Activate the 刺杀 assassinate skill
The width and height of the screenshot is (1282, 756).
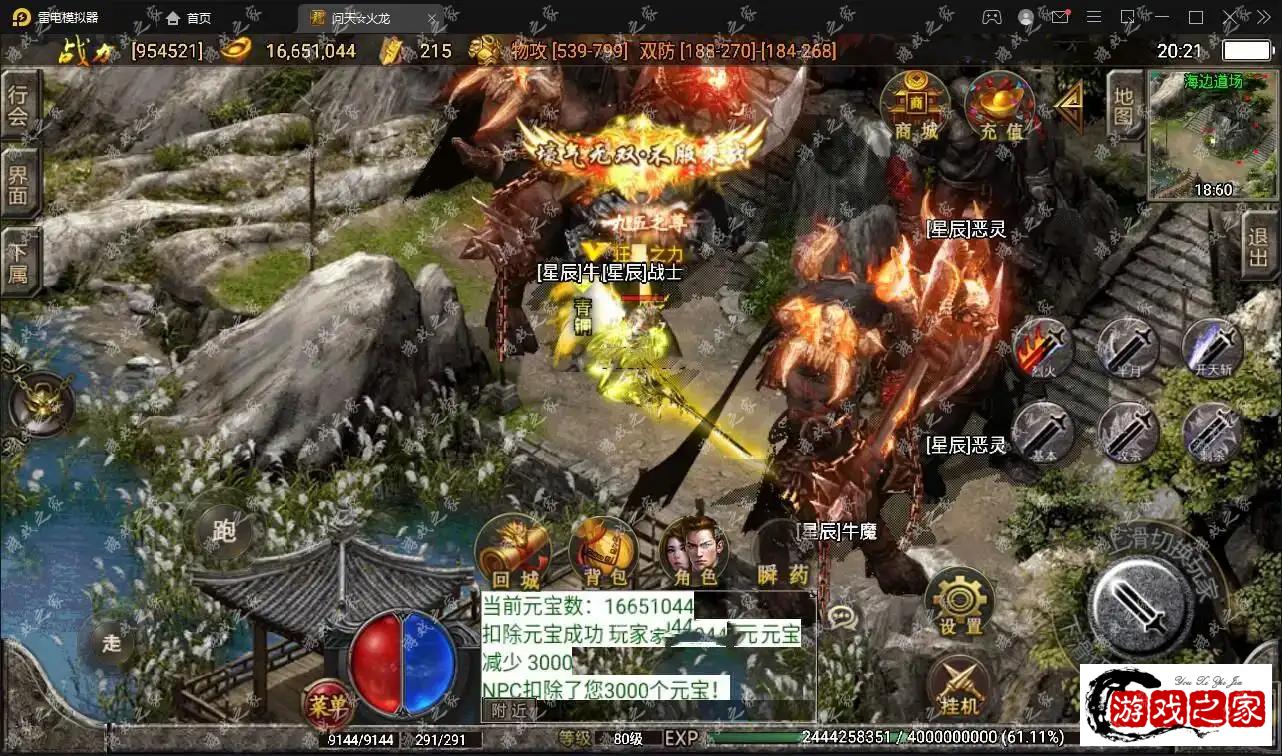click(x=1212, y=433)
